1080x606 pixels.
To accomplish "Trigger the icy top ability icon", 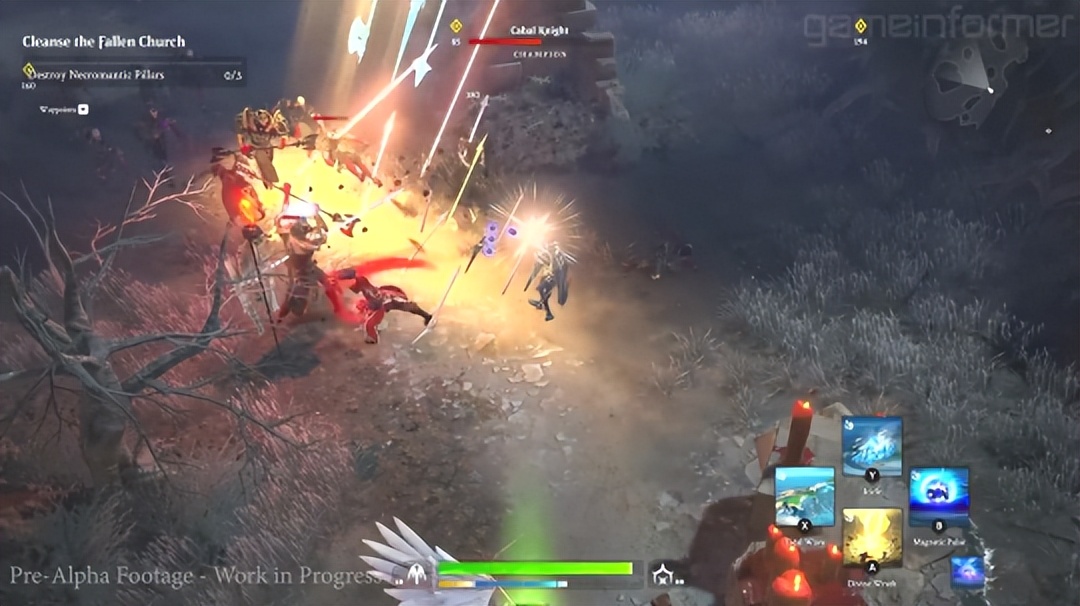I will click(x=872, y=446).
